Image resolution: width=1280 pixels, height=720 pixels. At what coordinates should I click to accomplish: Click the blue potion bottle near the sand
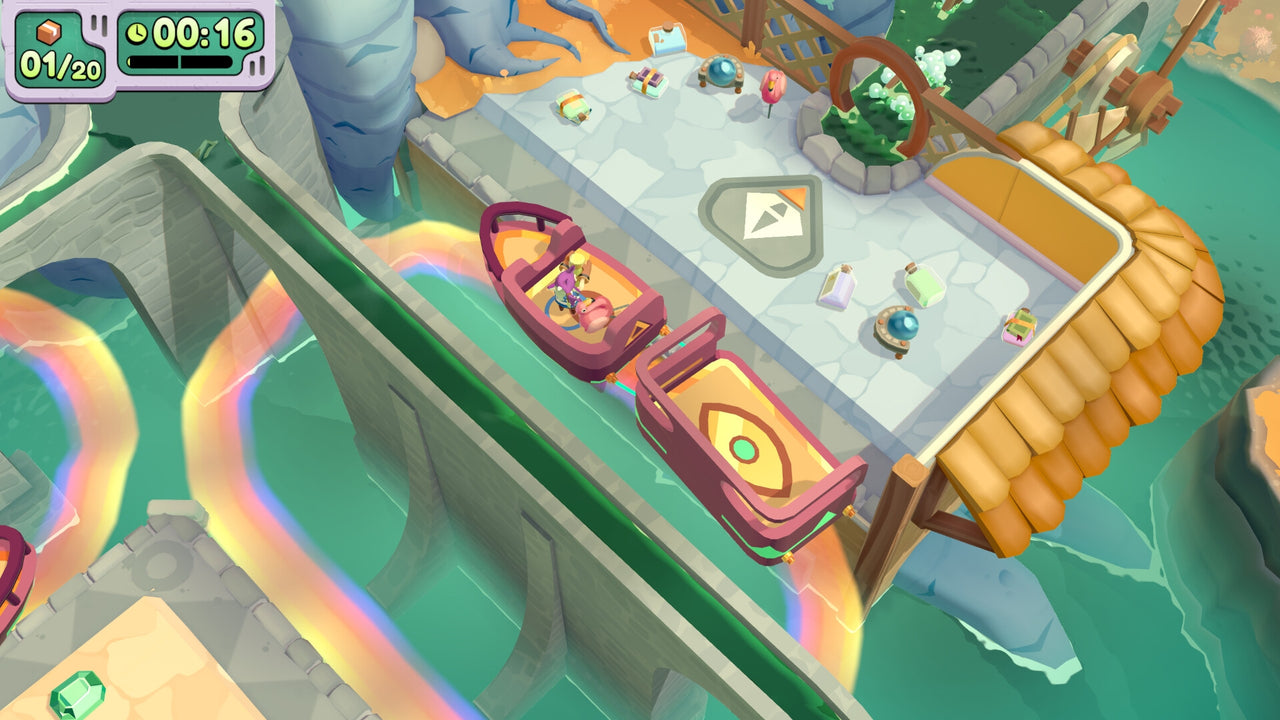(x=668, y=40)
